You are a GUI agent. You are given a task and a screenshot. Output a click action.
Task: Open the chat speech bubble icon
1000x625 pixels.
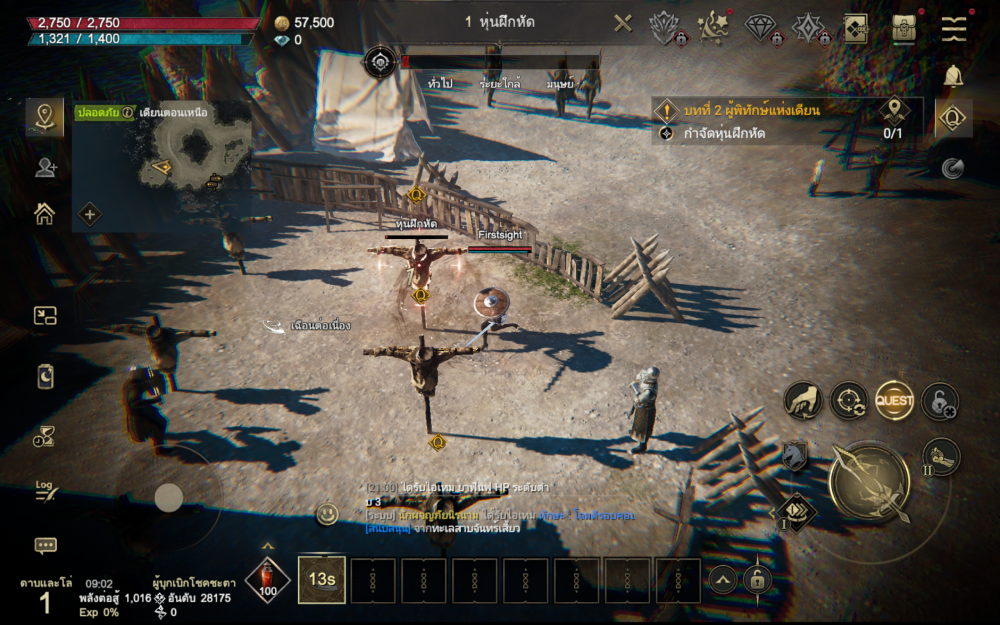45,545
